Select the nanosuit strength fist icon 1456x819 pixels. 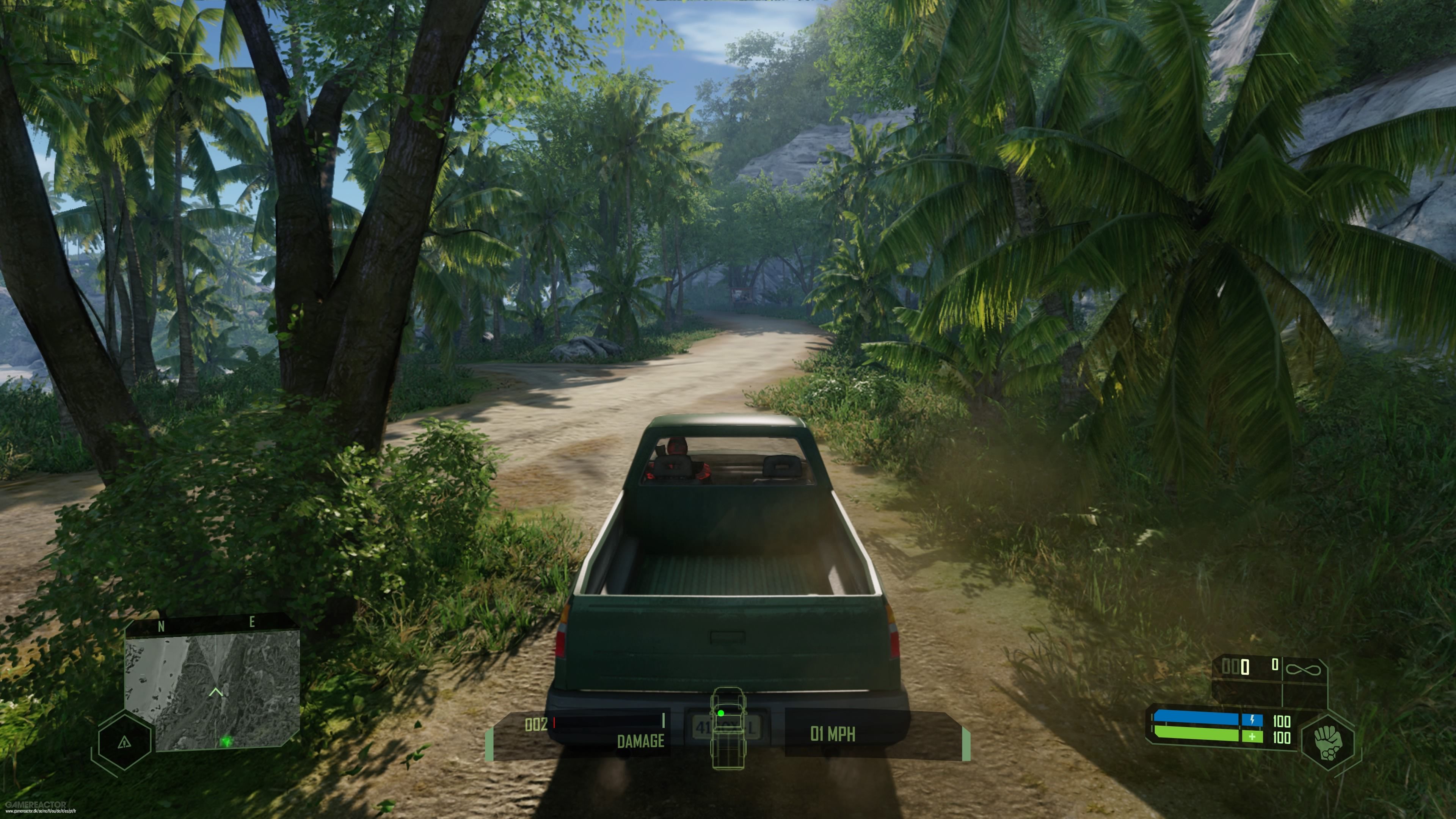[1328, 742]
